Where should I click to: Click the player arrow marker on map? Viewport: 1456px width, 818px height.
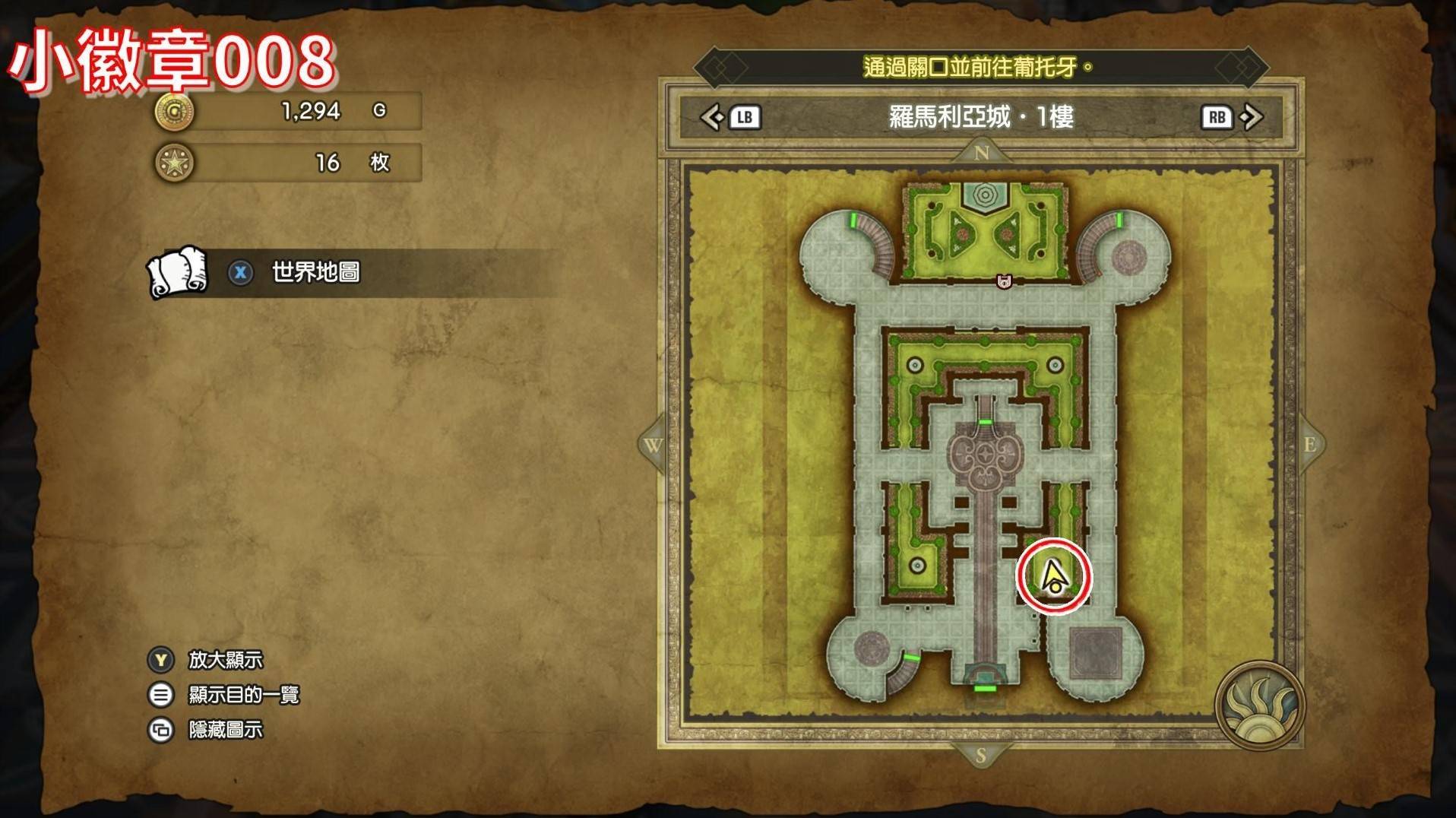coord(1053,576)
